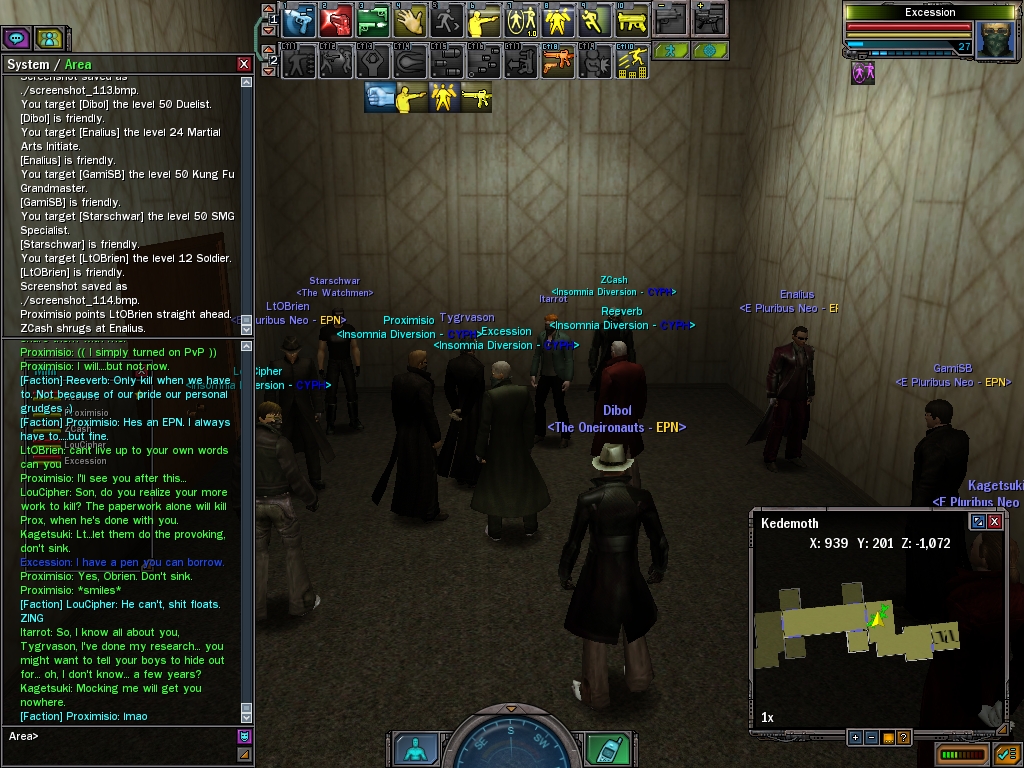Toggle the green crosshair target button

pyautogui.click(x=710, y=50)
